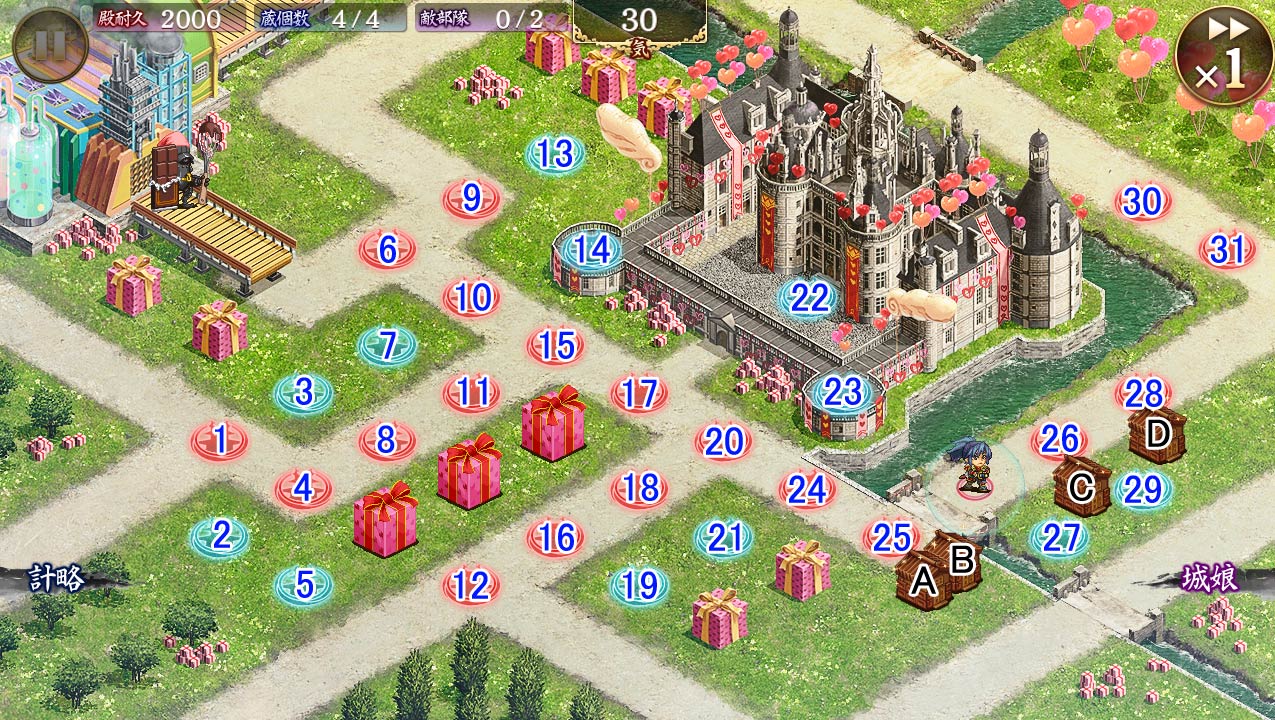
Task: Select the blue tile numbered 27
Action: coord(1059,539)
